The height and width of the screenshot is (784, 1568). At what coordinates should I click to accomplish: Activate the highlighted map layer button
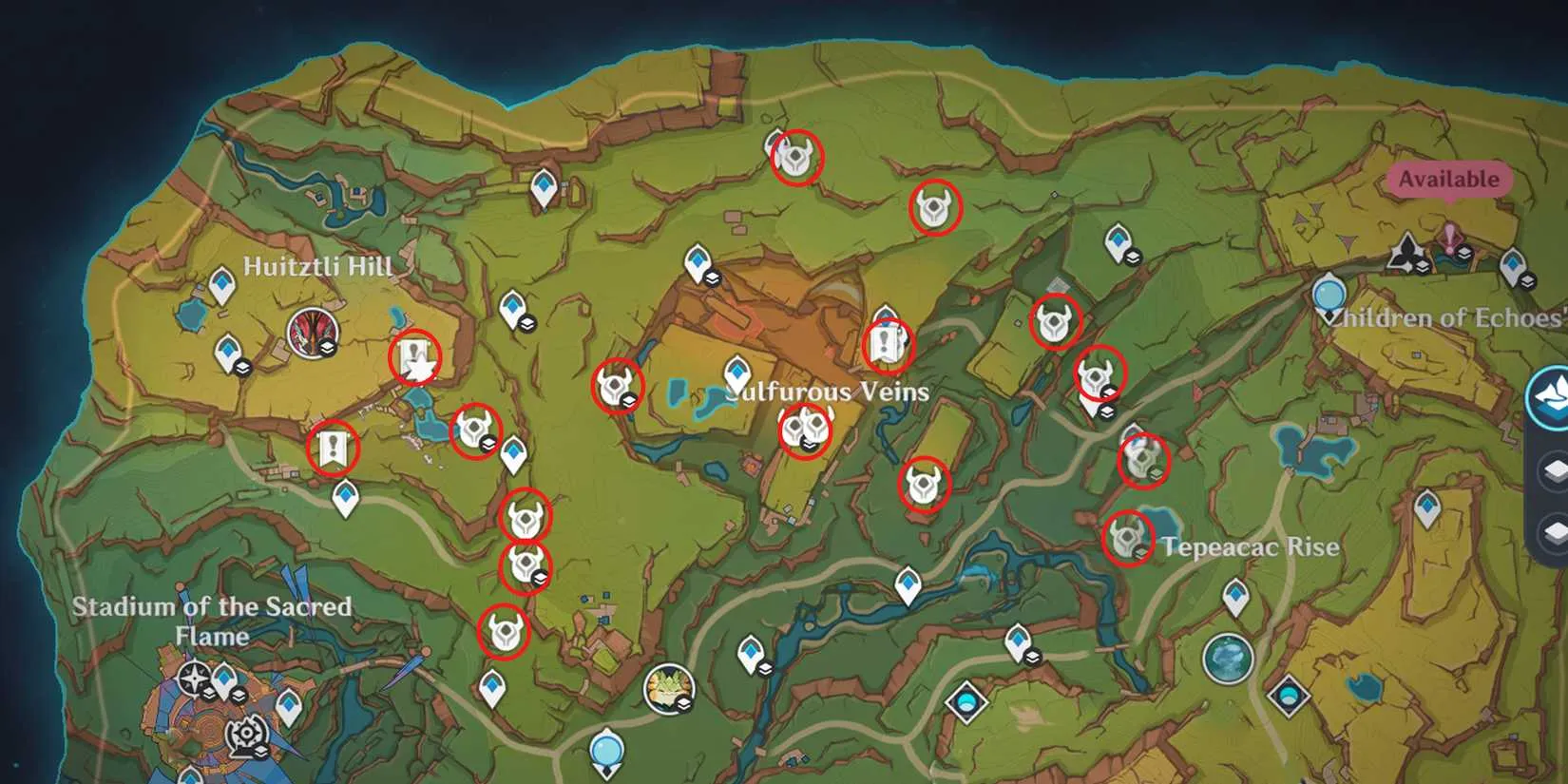click(x=1551, y=397)
